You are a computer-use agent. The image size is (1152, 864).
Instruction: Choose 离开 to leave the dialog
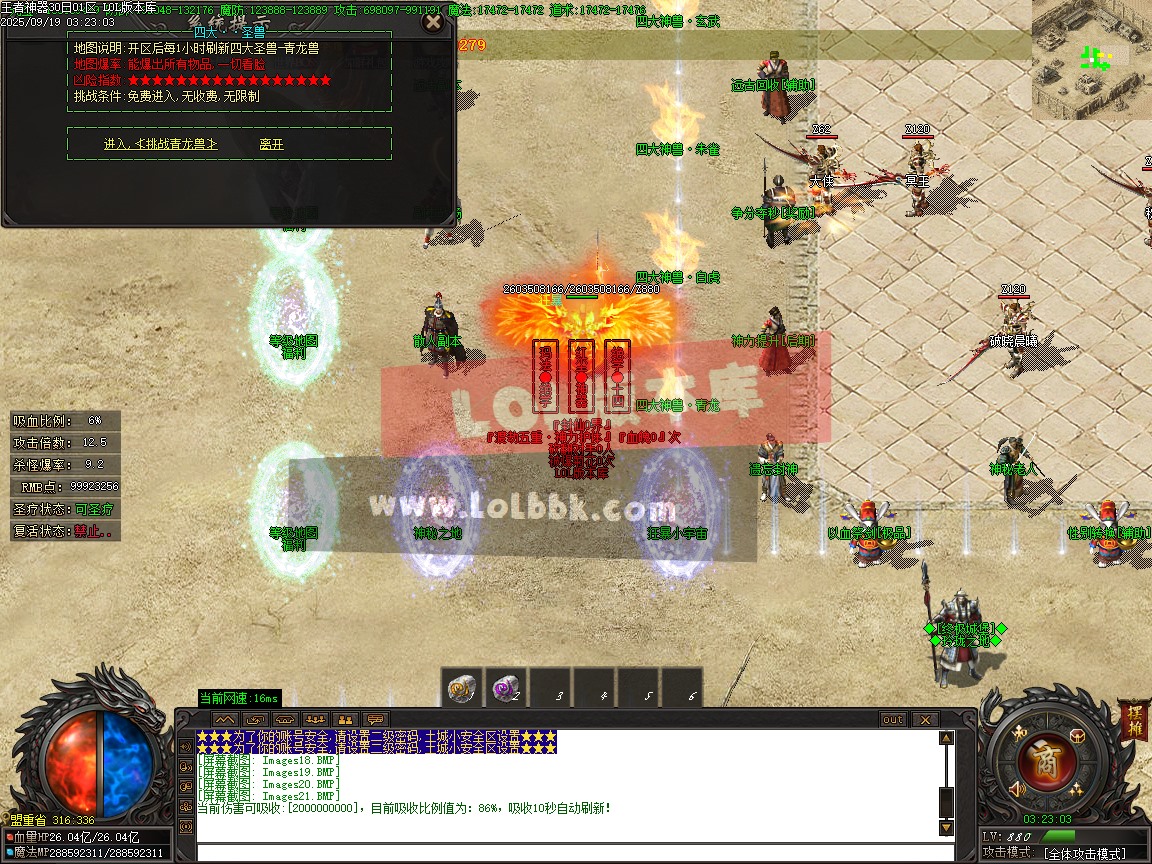coord(271,144)
